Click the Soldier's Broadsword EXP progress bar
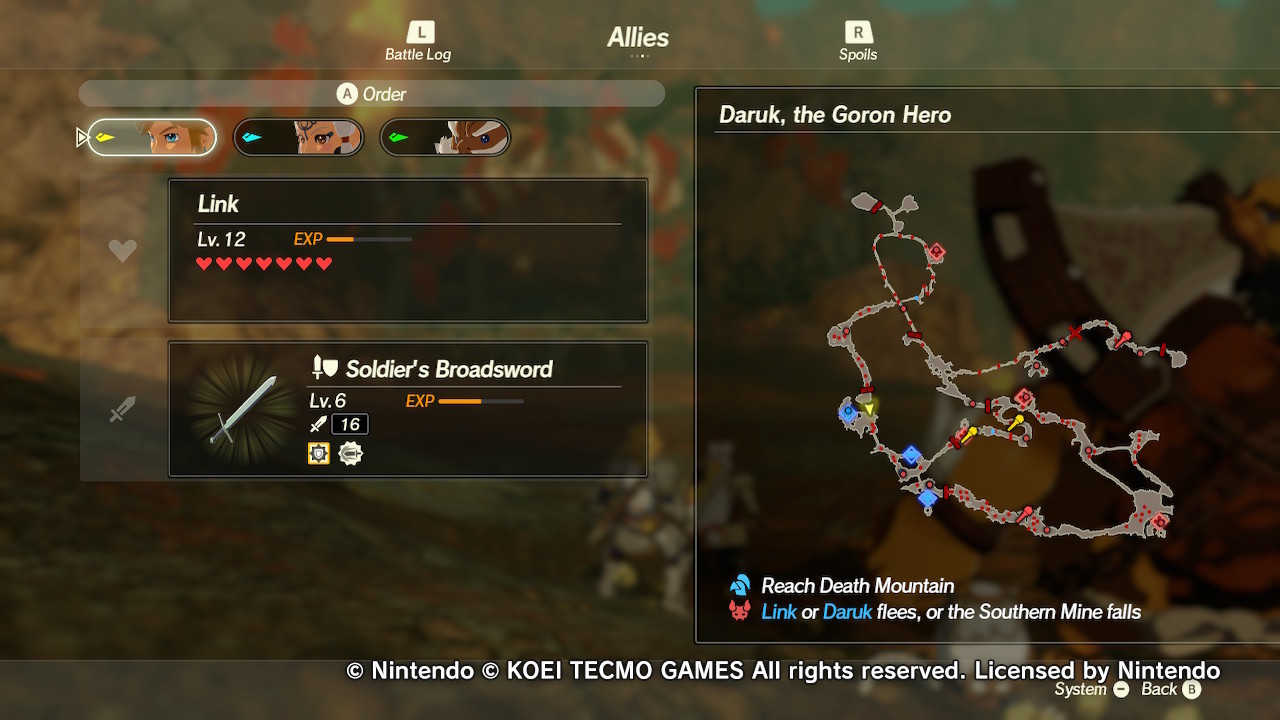The width and height of the screenshot is (1280, 720). 484,401
